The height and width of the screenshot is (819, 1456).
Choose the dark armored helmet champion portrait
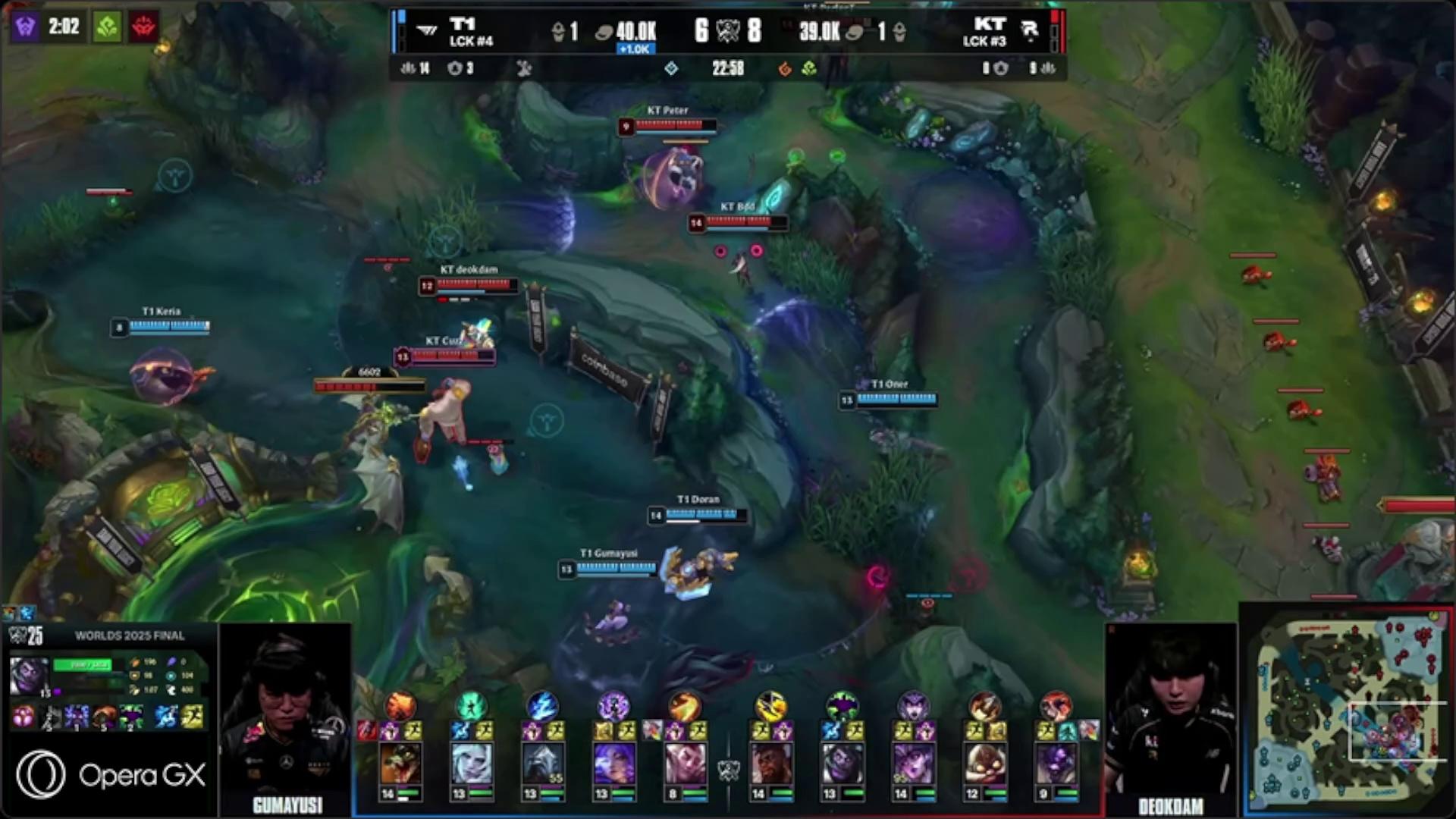click(542, 762)
